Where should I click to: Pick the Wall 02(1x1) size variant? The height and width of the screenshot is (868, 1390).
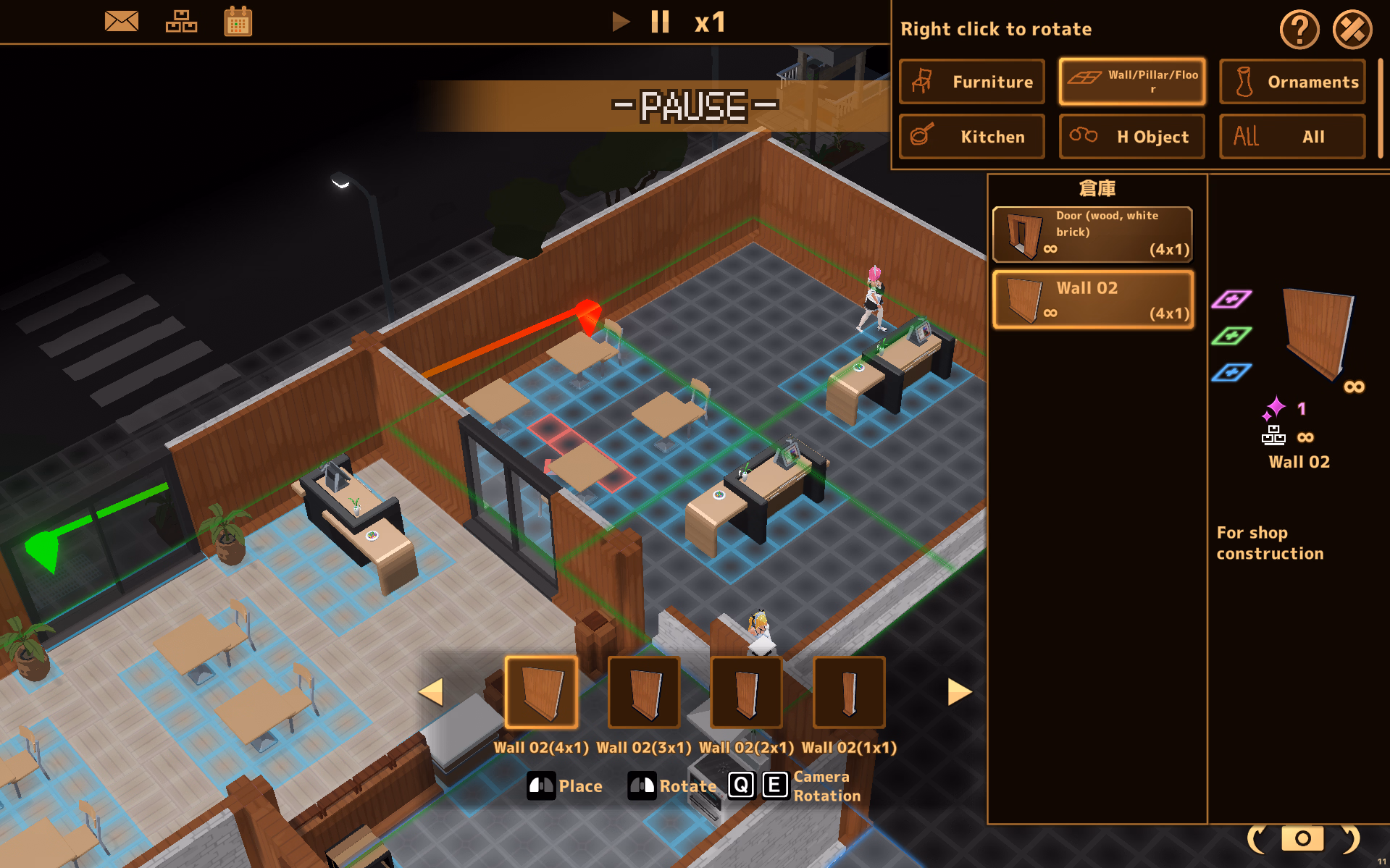point(849,692)
